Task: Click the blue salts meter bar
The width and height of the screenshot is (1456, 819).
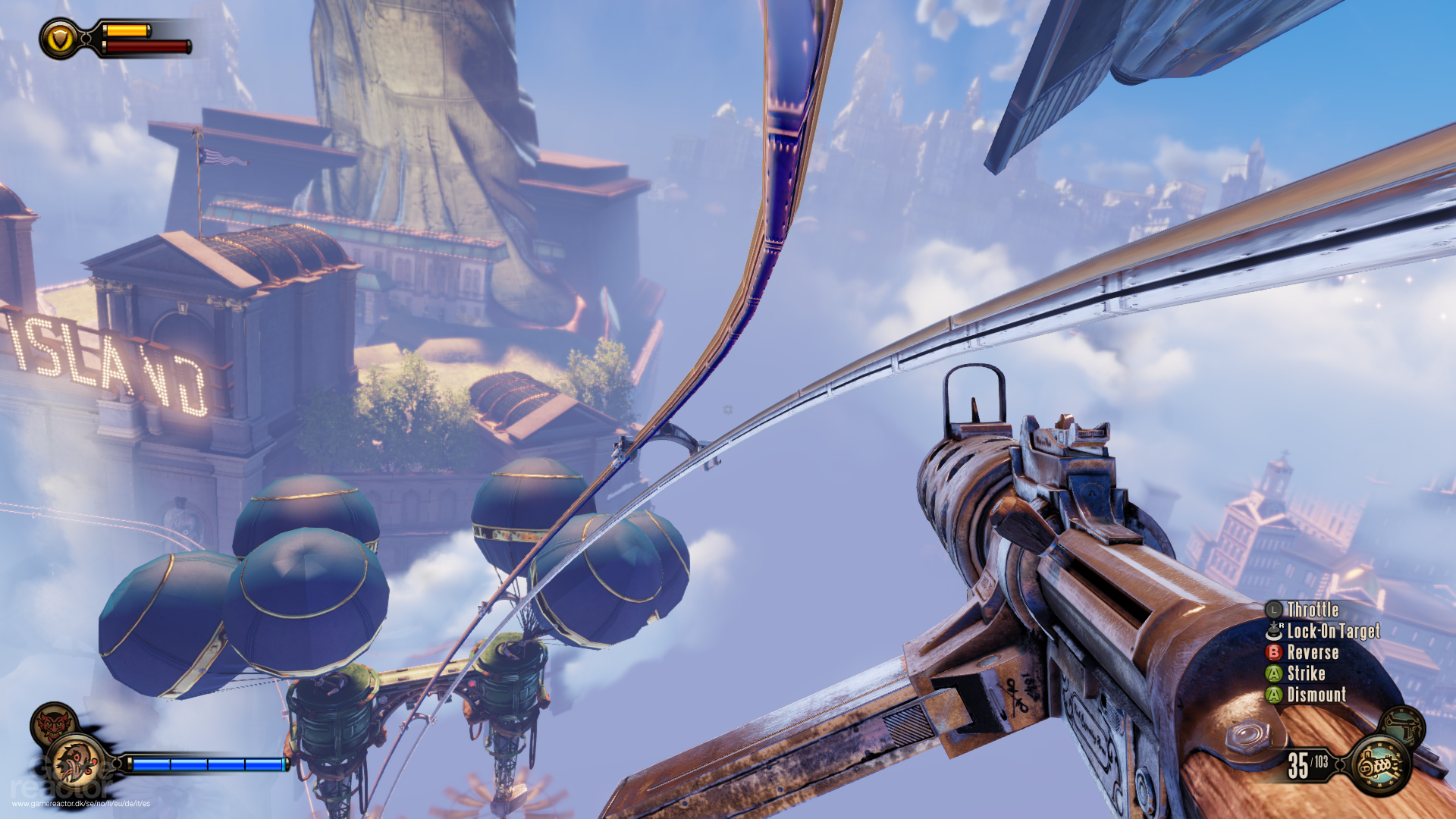Action: tap(205, 764)
